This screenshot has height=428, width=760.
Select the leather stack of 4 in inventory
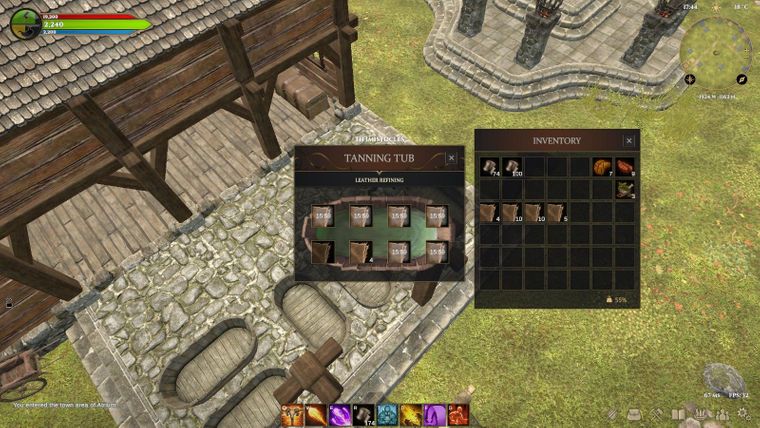[488, 212]
